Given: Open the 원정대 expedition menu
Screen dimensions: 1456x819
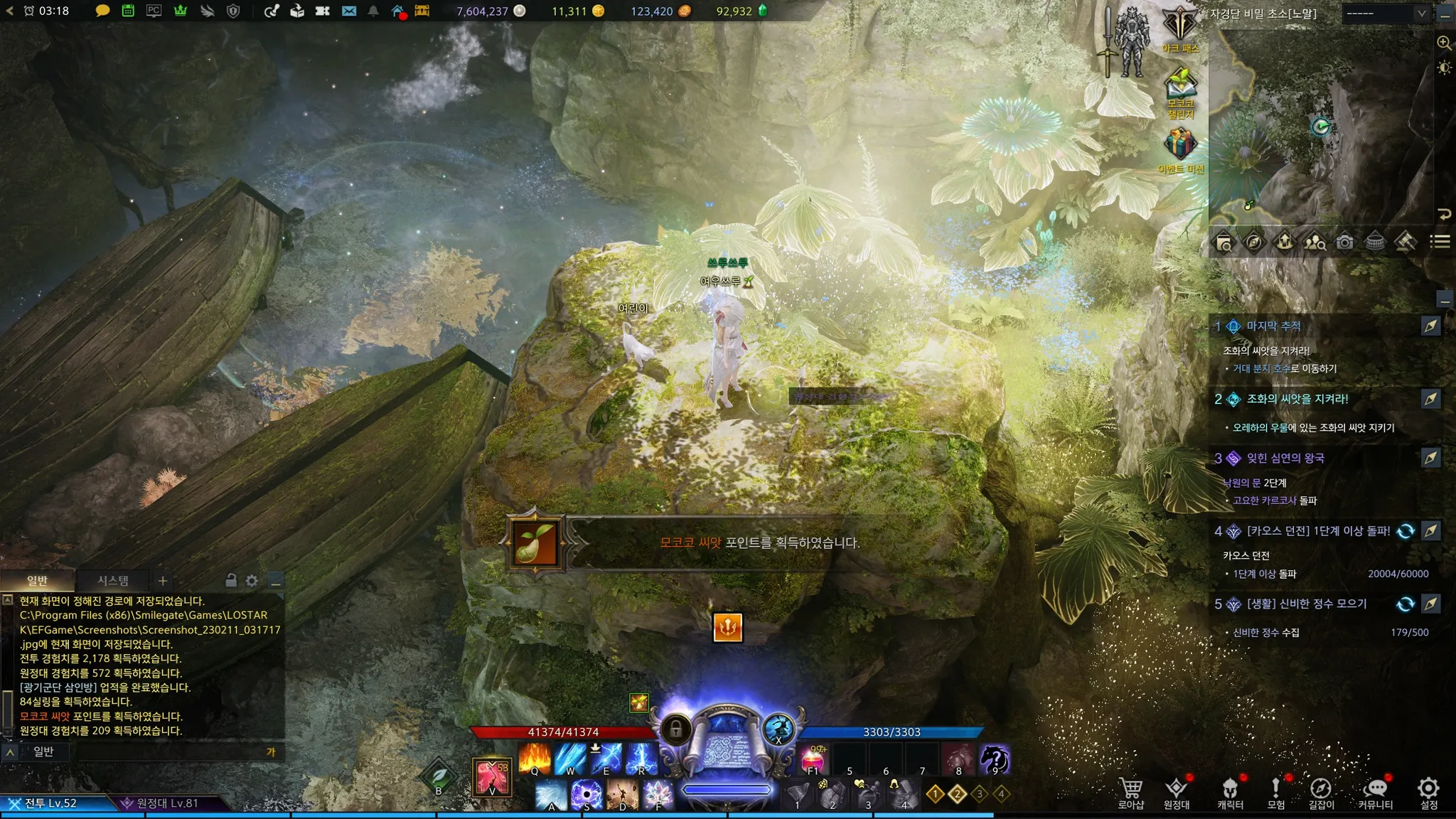Looking at the screenshot, I should [x=1177, y=792].
